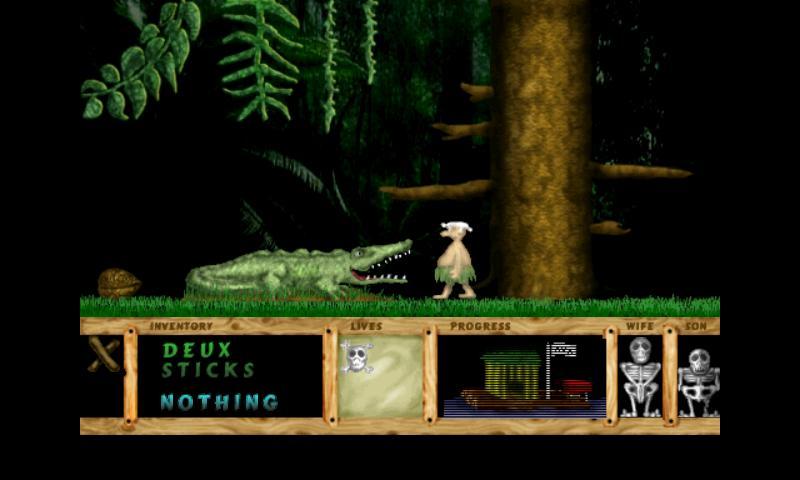Click the son skeleton portrait
The height and width of the screenshot is (480, 800).
click(x=698, y=379)
